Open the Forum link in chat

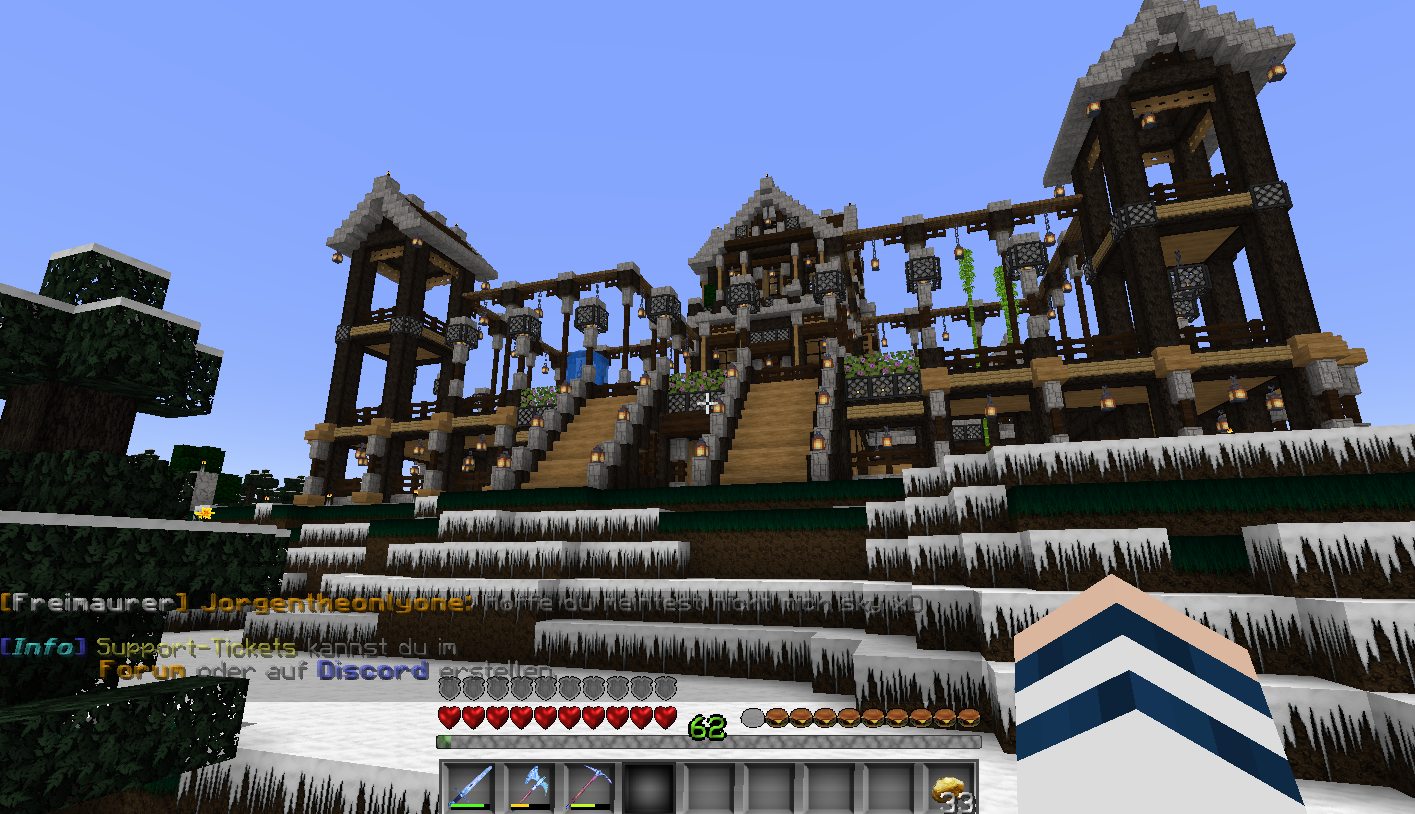142,671
